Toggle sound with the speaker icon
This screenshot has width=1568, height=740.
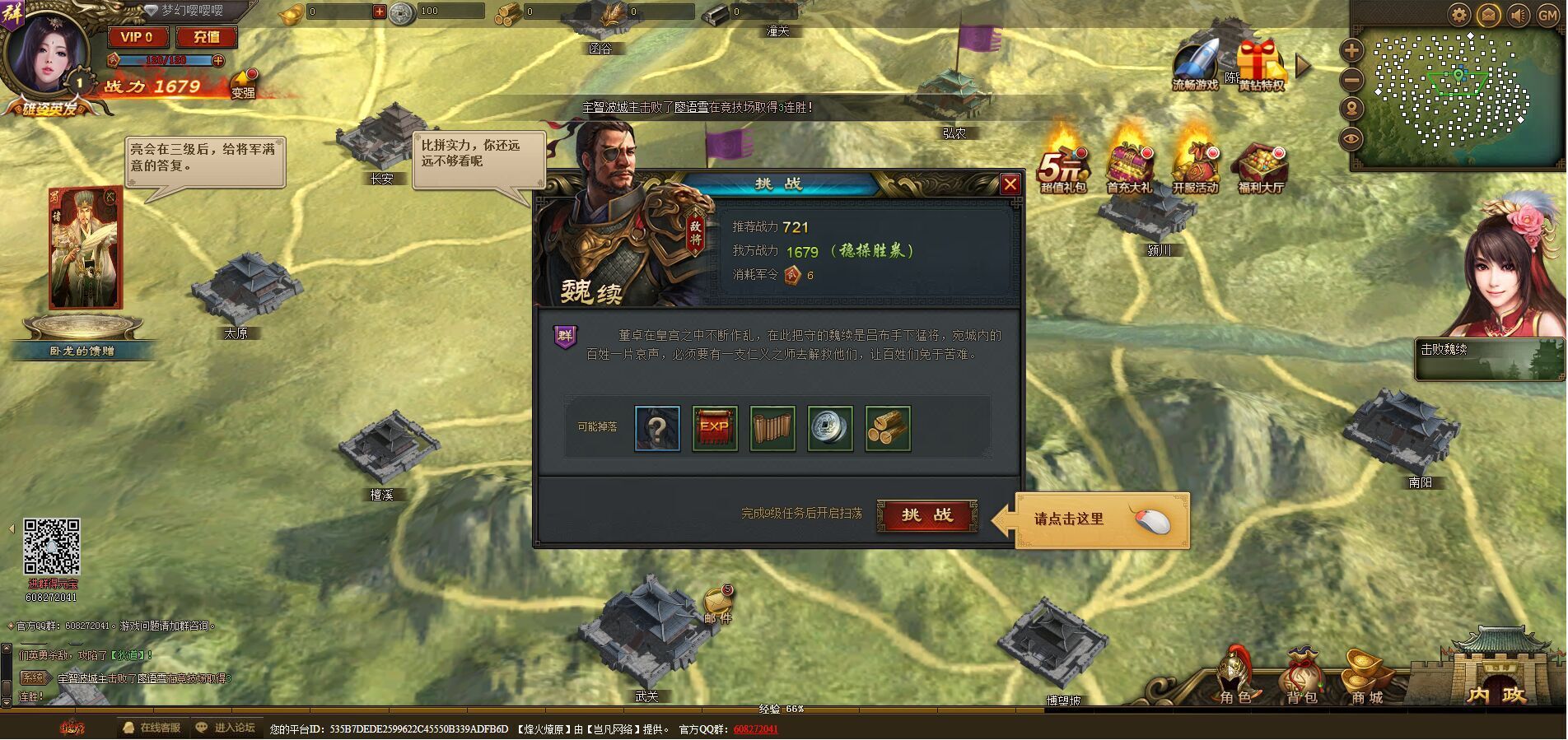pos(1518,15)
